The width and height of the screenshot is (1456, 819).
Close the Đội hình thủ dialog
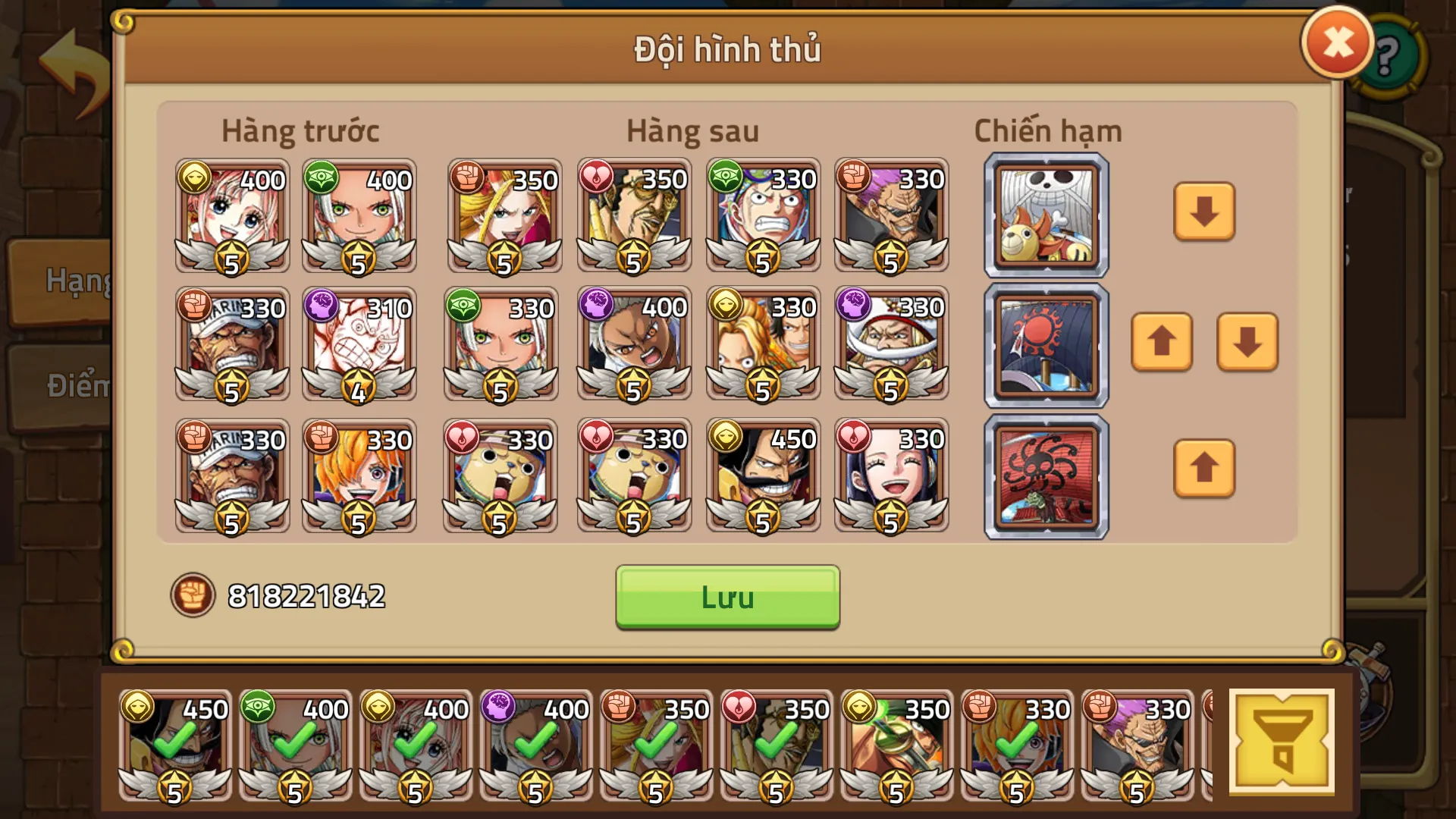coord(1337,42)
